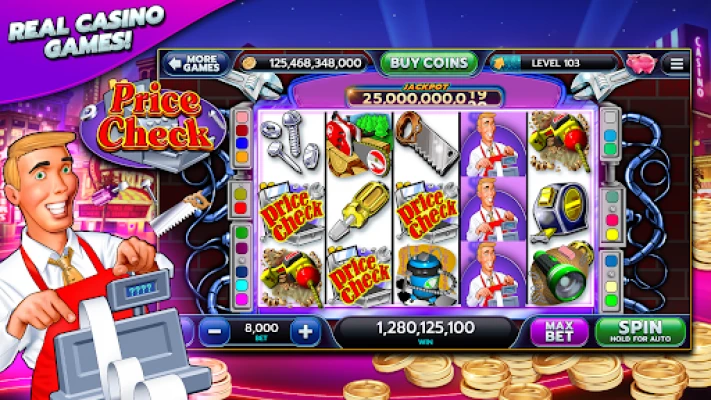Decrease the bet with the minus button
711x400 pixels.
tap(214, 331)
